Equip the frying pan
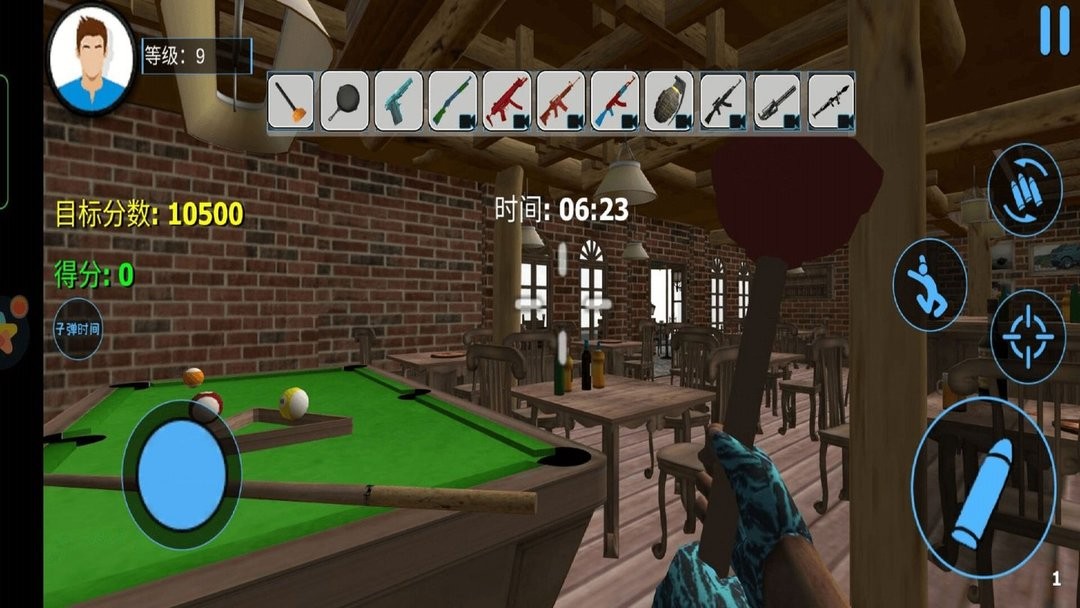Image resolution: width=1080 pixels, height=608 pixels. pos(345,101)
